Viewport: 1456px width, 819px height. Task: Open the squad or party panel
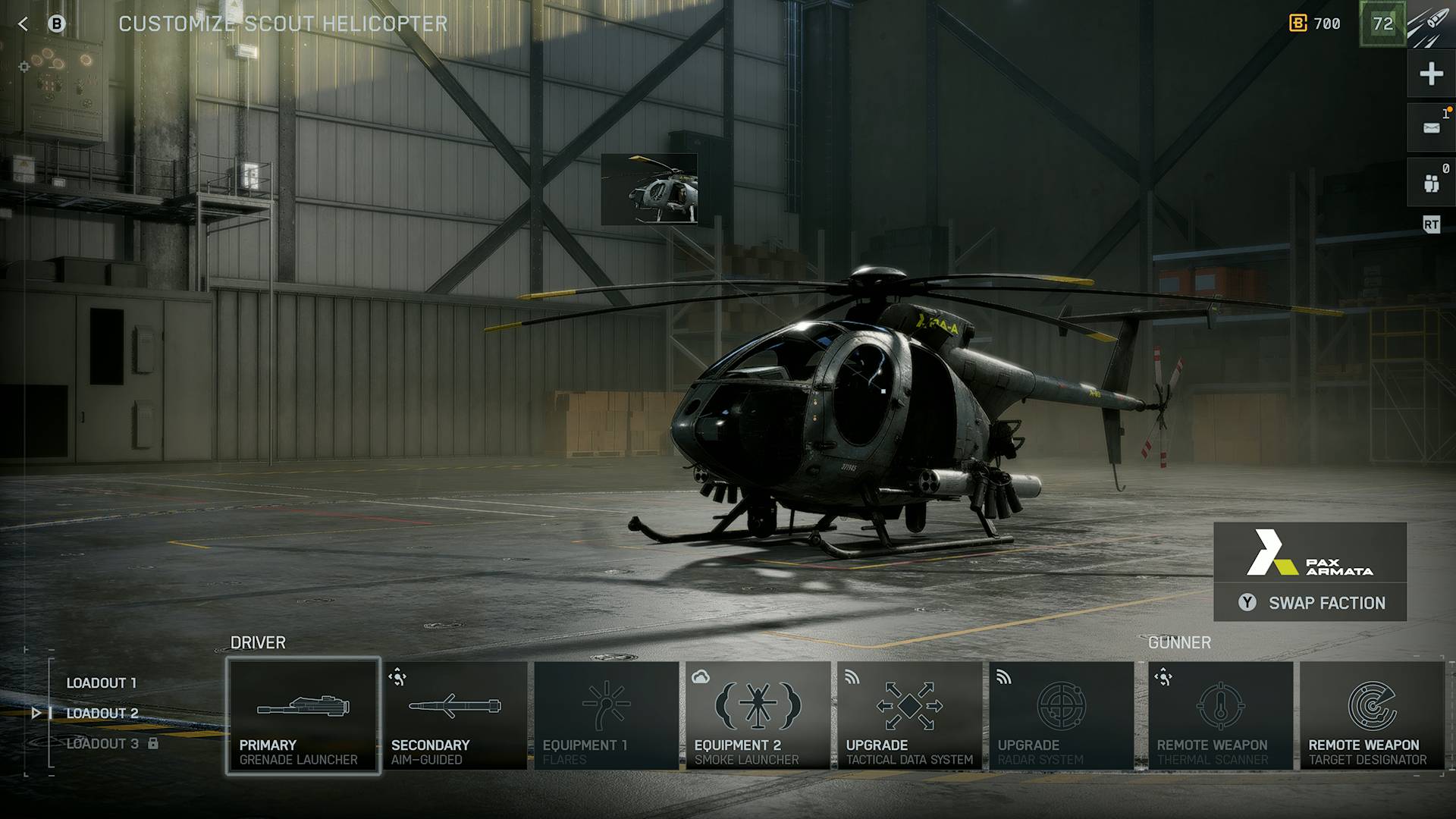(x=1429, y=180)
